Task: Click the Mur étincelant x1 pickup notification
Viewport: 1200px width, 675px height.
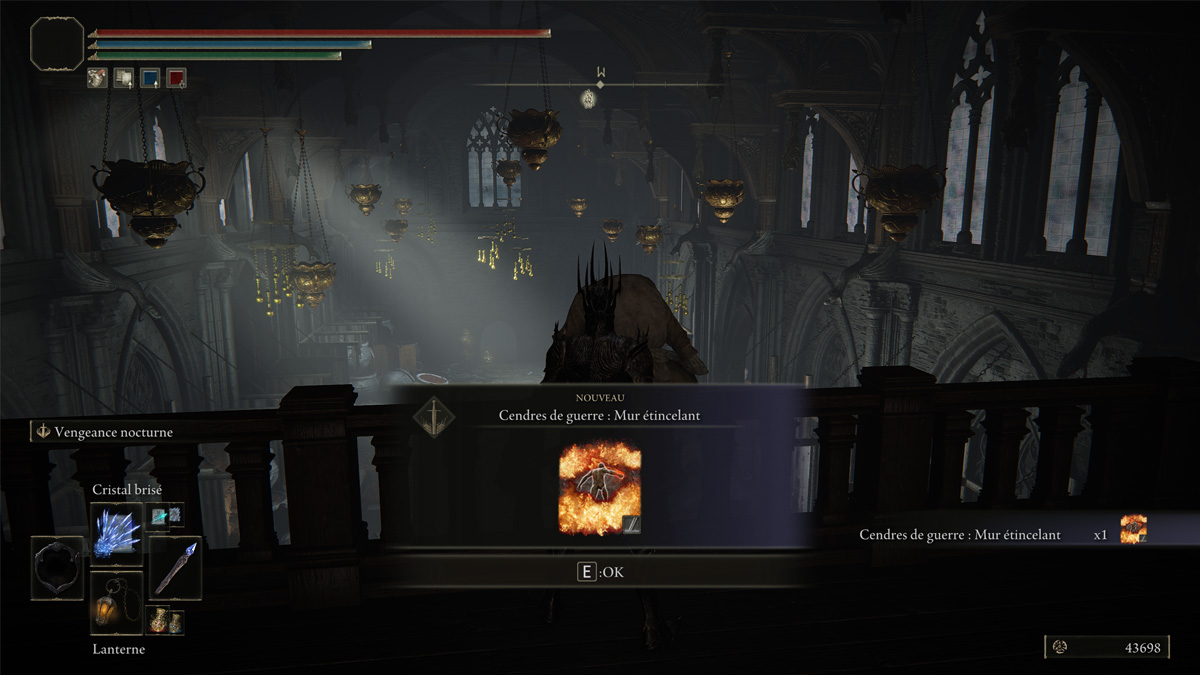Action: (1000, 535)
